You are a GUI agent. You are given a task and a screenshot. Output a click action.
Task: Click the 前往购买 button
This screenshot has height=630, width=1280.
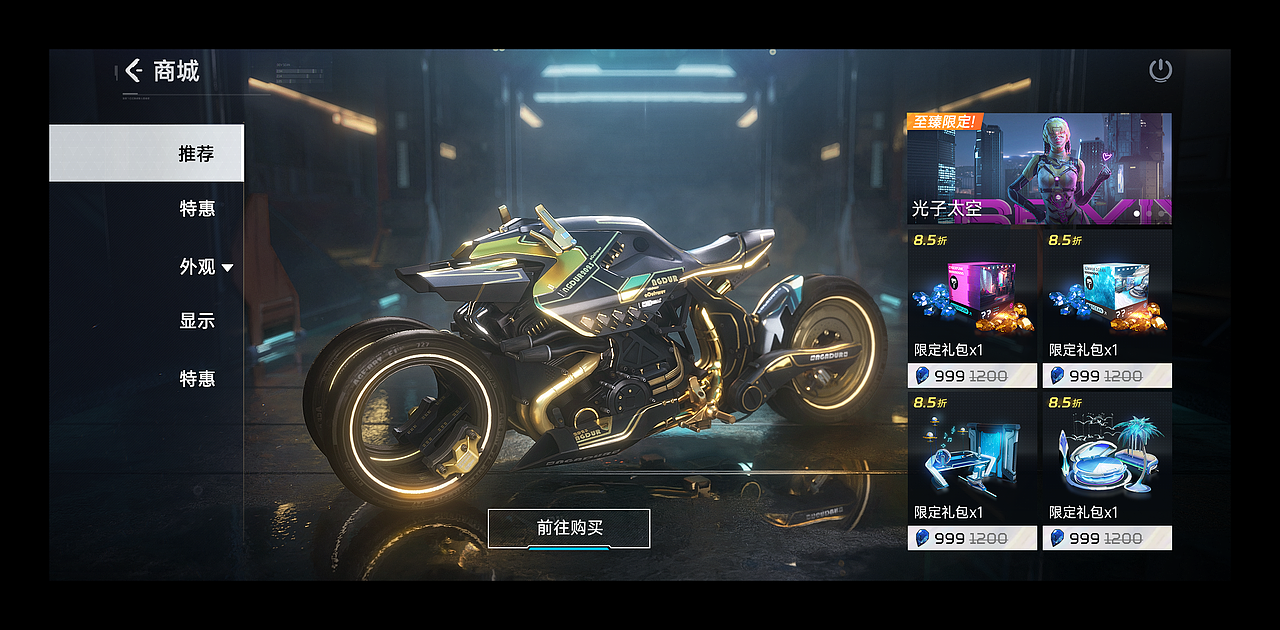pyautogui.click(x=569, y=528)
